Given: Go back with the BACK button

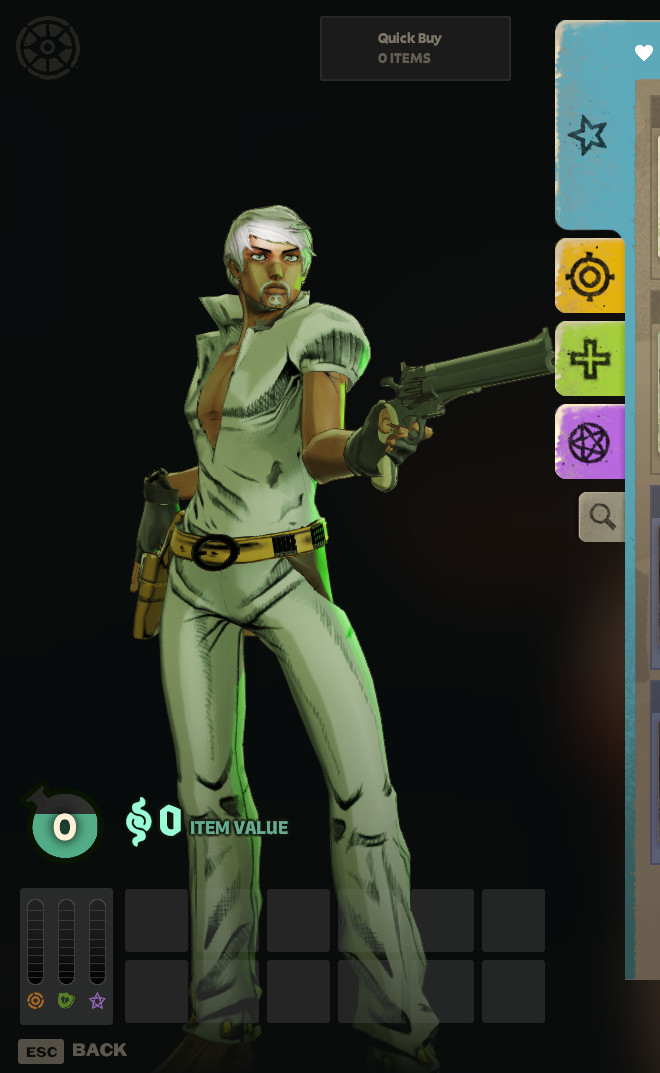Looking at the screenshot, I should pos(73,1050).
